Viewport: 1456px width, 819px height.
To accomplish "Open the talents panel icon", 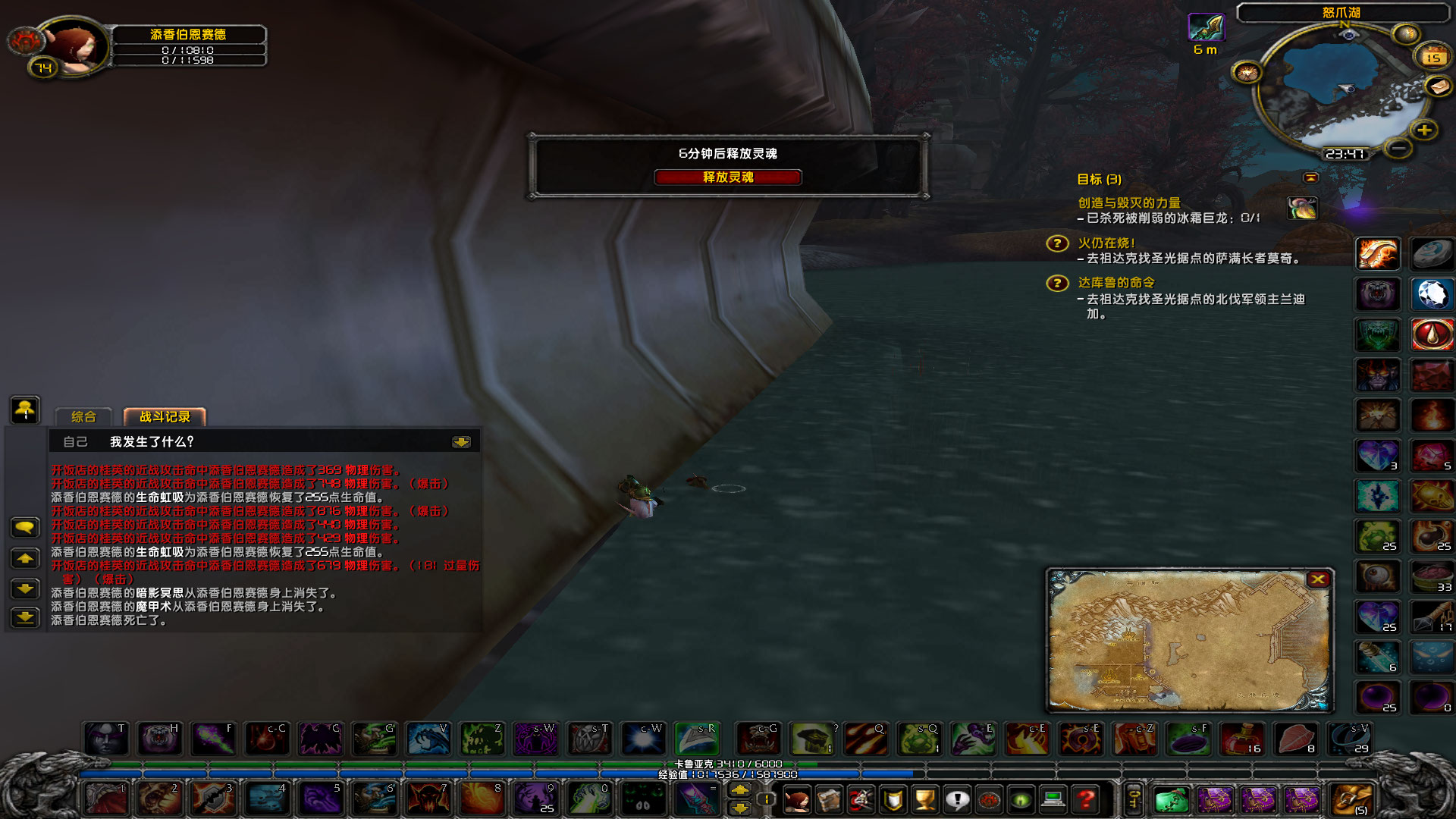I will click(x=862, y=800).
